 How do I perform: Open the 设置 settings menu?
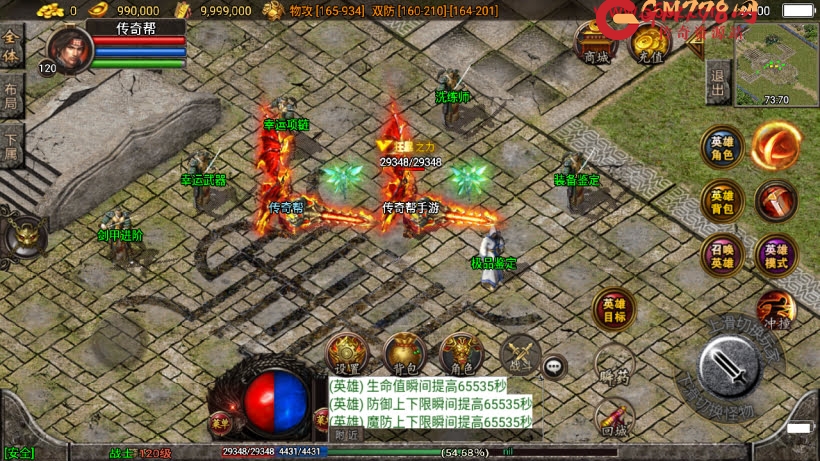pyautogui.click(x=347, y=354)
